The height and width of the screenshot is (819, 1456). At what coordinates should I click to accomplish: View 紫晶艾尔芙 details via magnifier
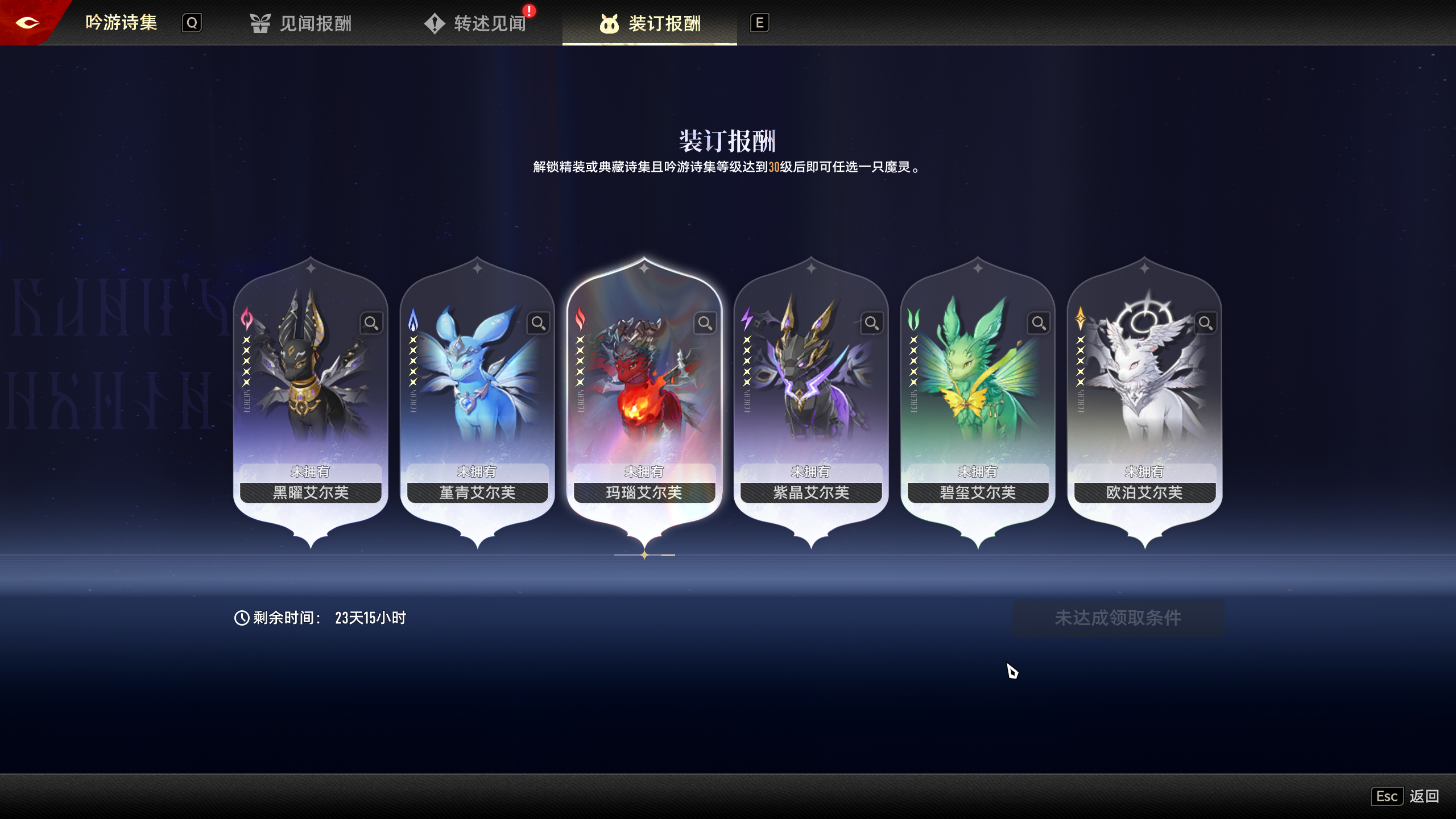pos(872,323)
